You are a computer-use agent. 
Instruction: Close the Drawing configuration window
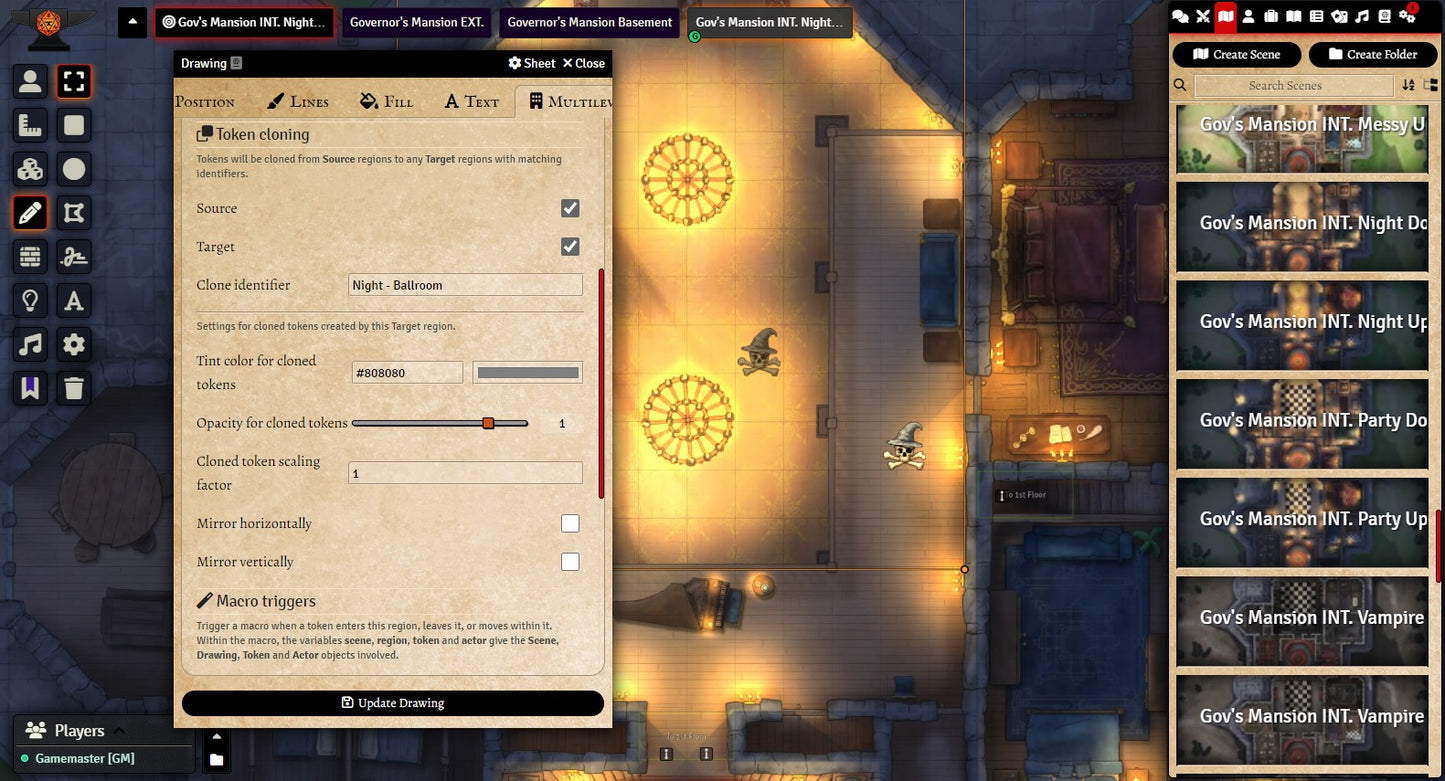point(583,63)
